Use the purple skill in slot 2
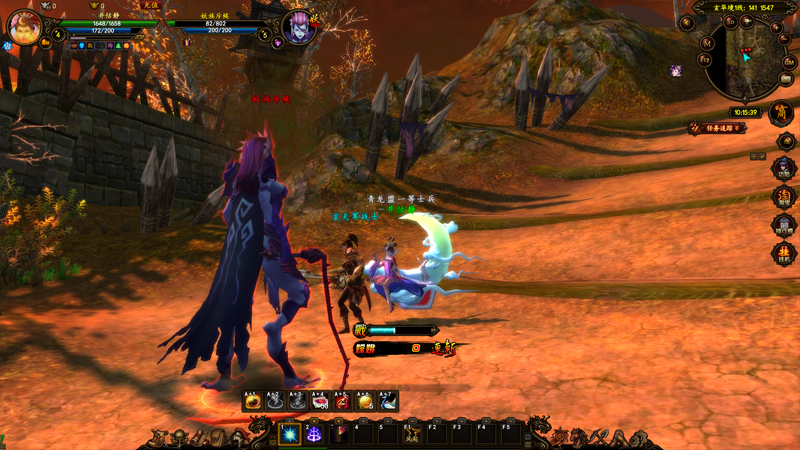Image resolution: width=800 pixels, height=450 pixels. click(314, 433)
